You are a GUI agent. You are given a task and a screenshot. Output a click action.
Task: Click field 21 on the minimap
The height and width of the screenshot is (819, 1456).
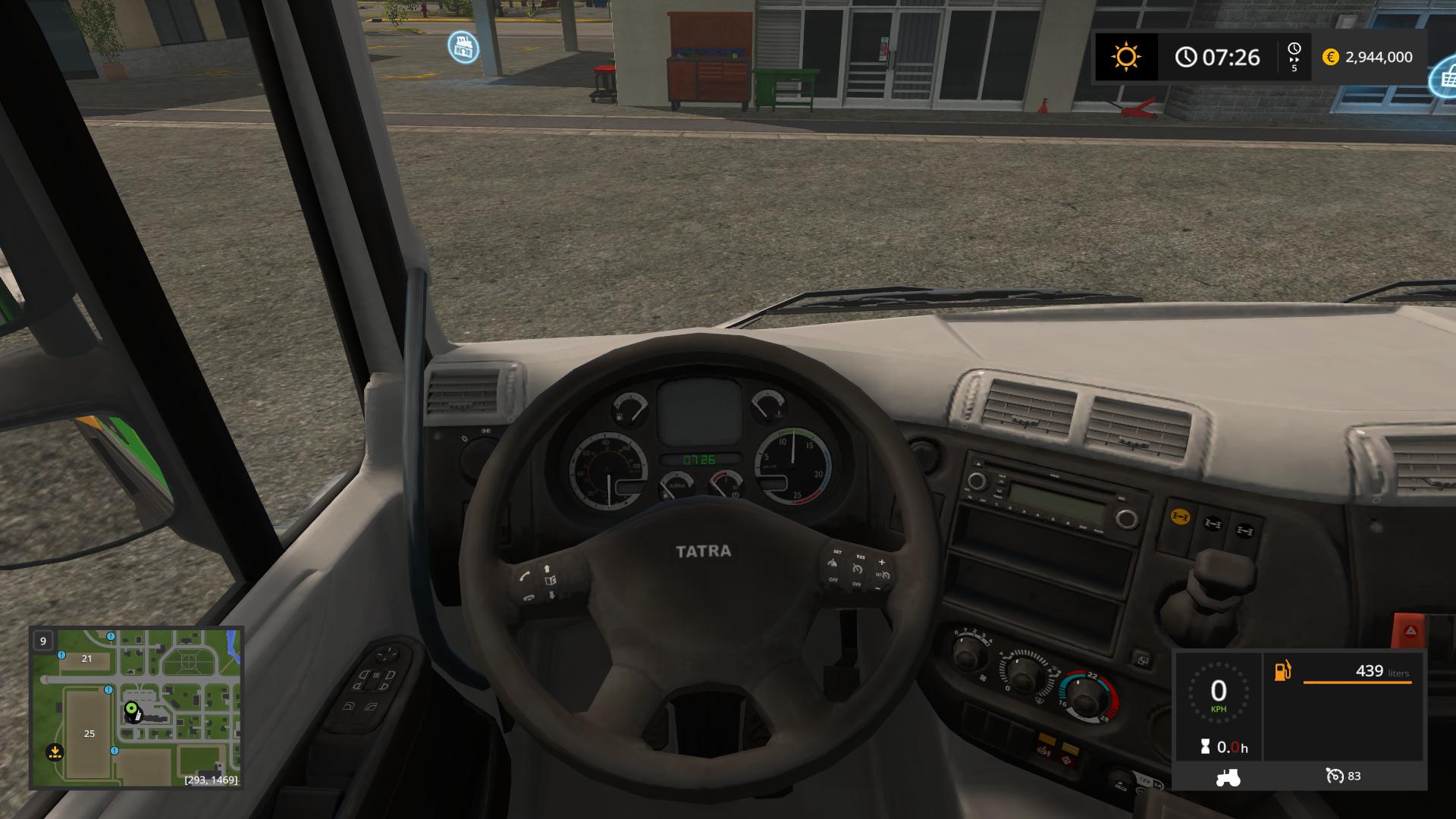point(86,658)
